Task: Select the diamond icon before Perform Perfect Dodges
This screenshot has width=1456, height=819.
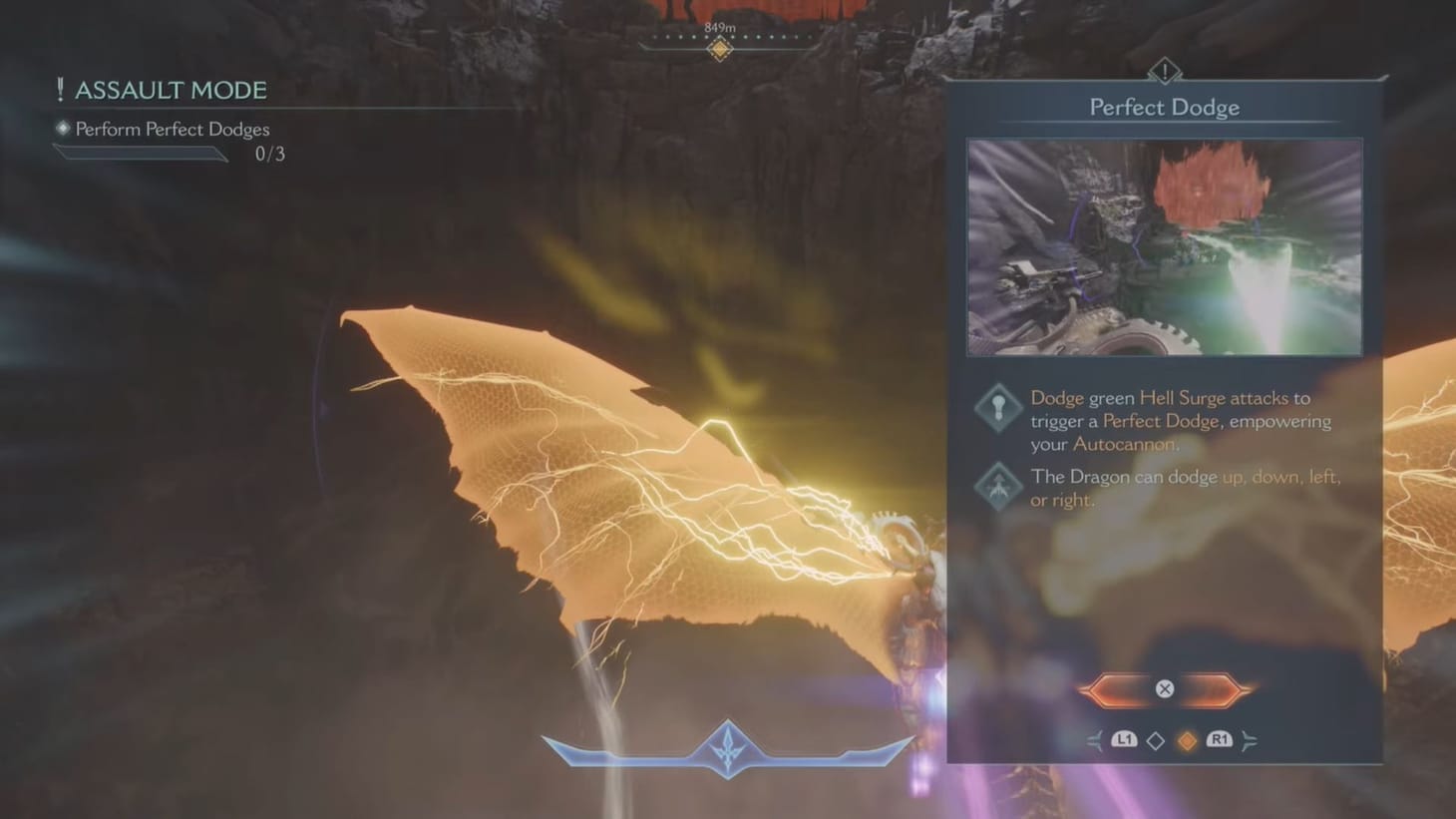Action: coord(63,129)
